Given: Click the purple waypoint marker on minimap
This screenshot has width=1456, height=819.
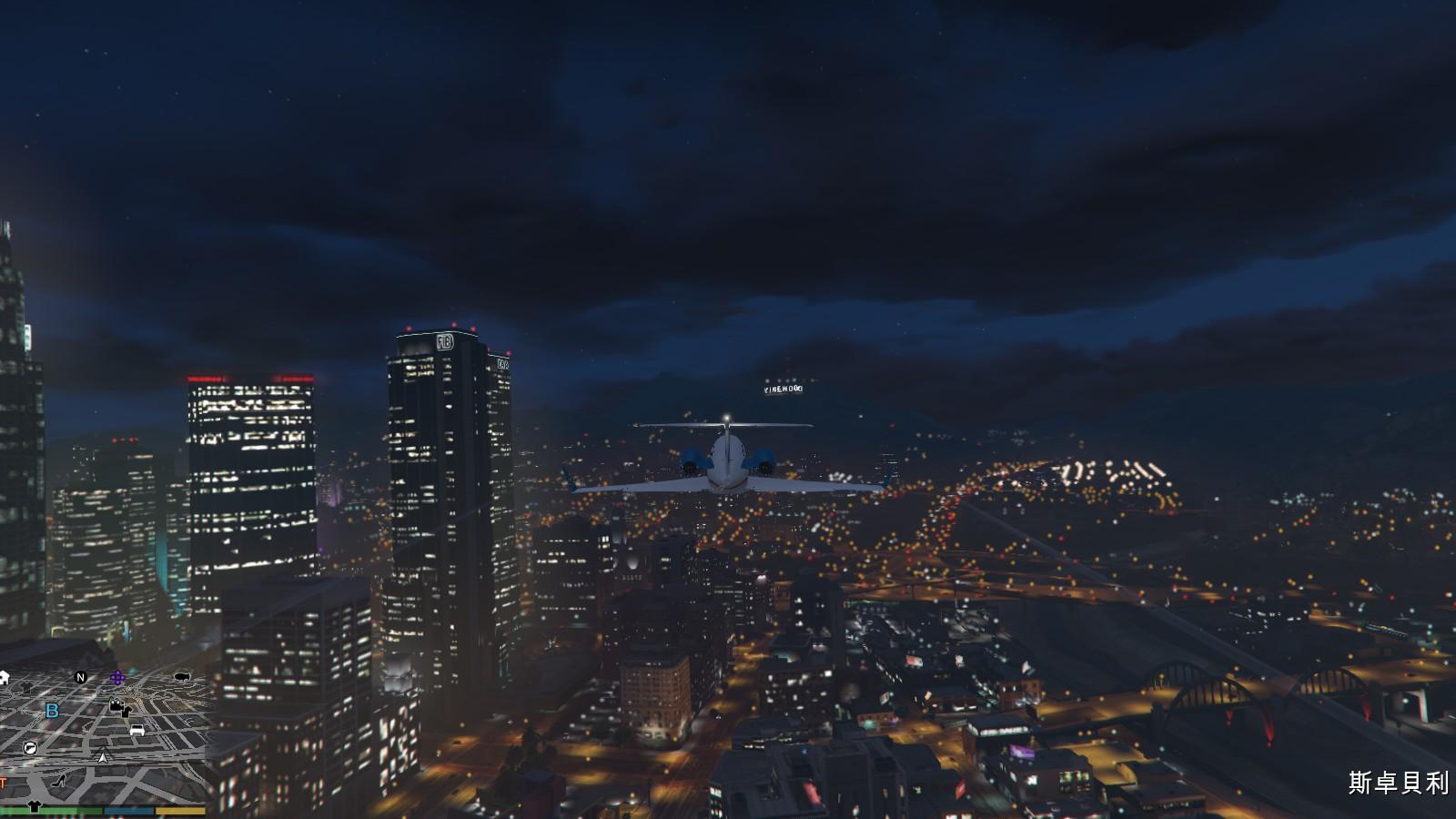Looking at the screenshot, I should pyautogui.click(x=117, y=678).
